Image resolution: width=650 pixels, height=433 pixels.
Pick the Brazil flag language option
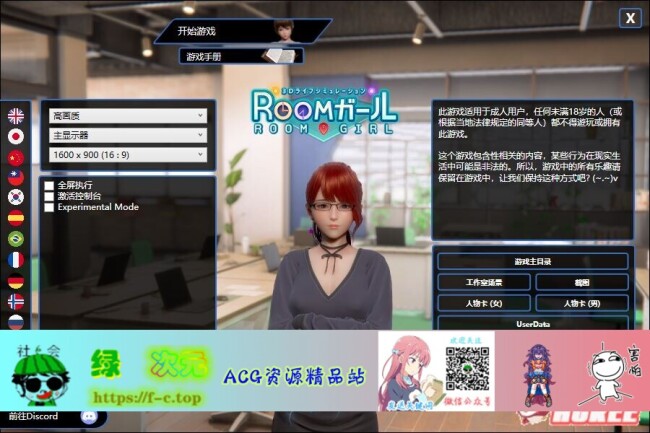(15, 239)
